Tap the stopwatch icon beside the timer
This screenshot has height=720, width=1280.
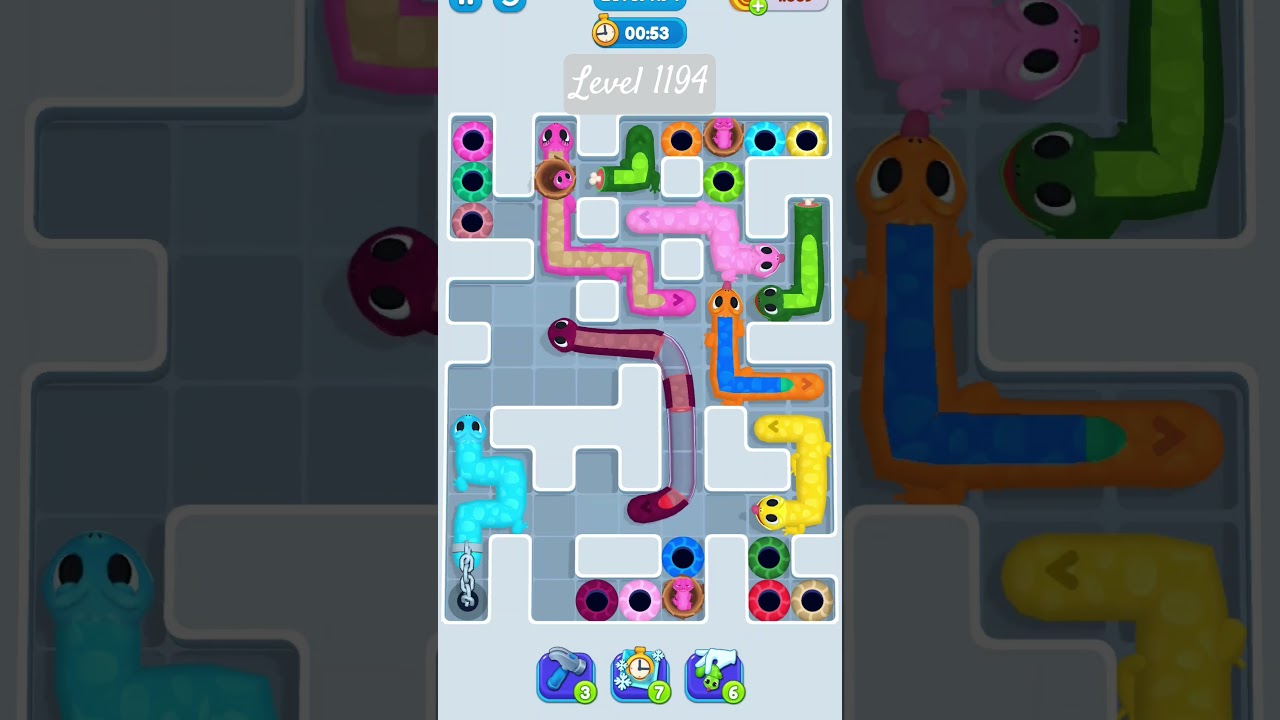(x=607, y=31)
